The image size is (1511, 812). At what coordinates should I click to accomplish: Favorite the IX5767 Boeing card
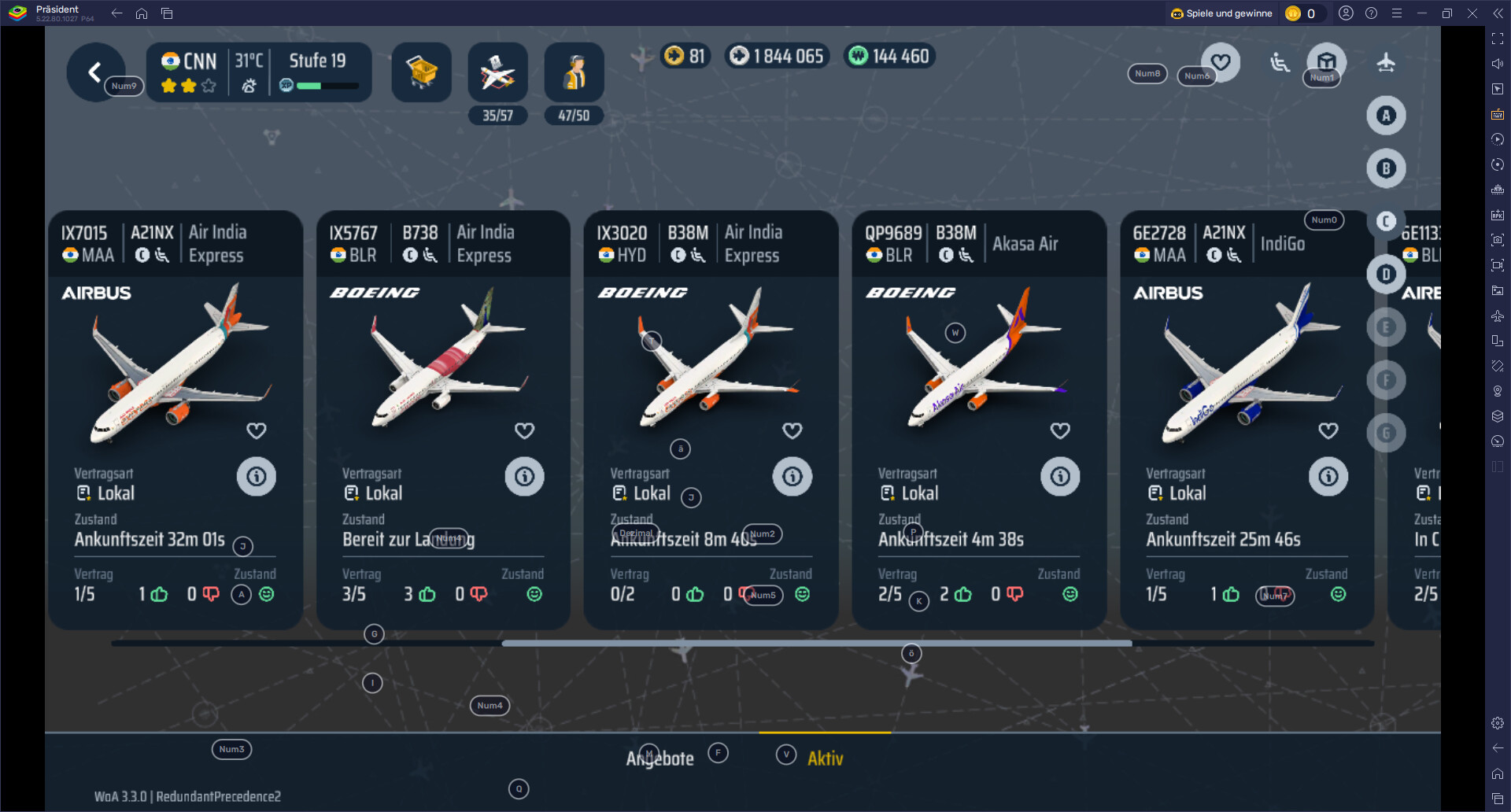click(x=524, y=430)
